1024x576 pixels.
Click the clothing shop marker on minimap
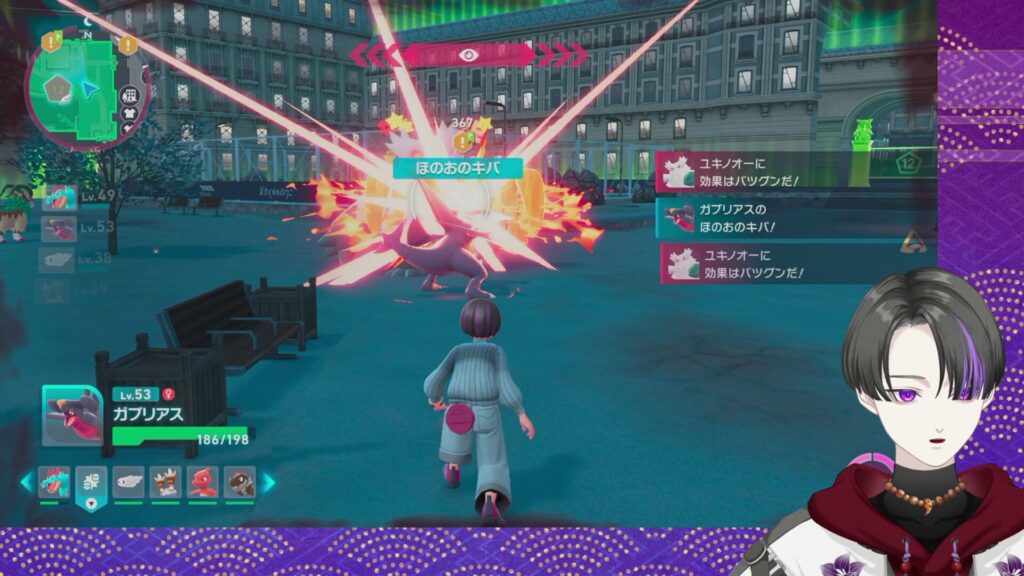click(x=128, y=115)
